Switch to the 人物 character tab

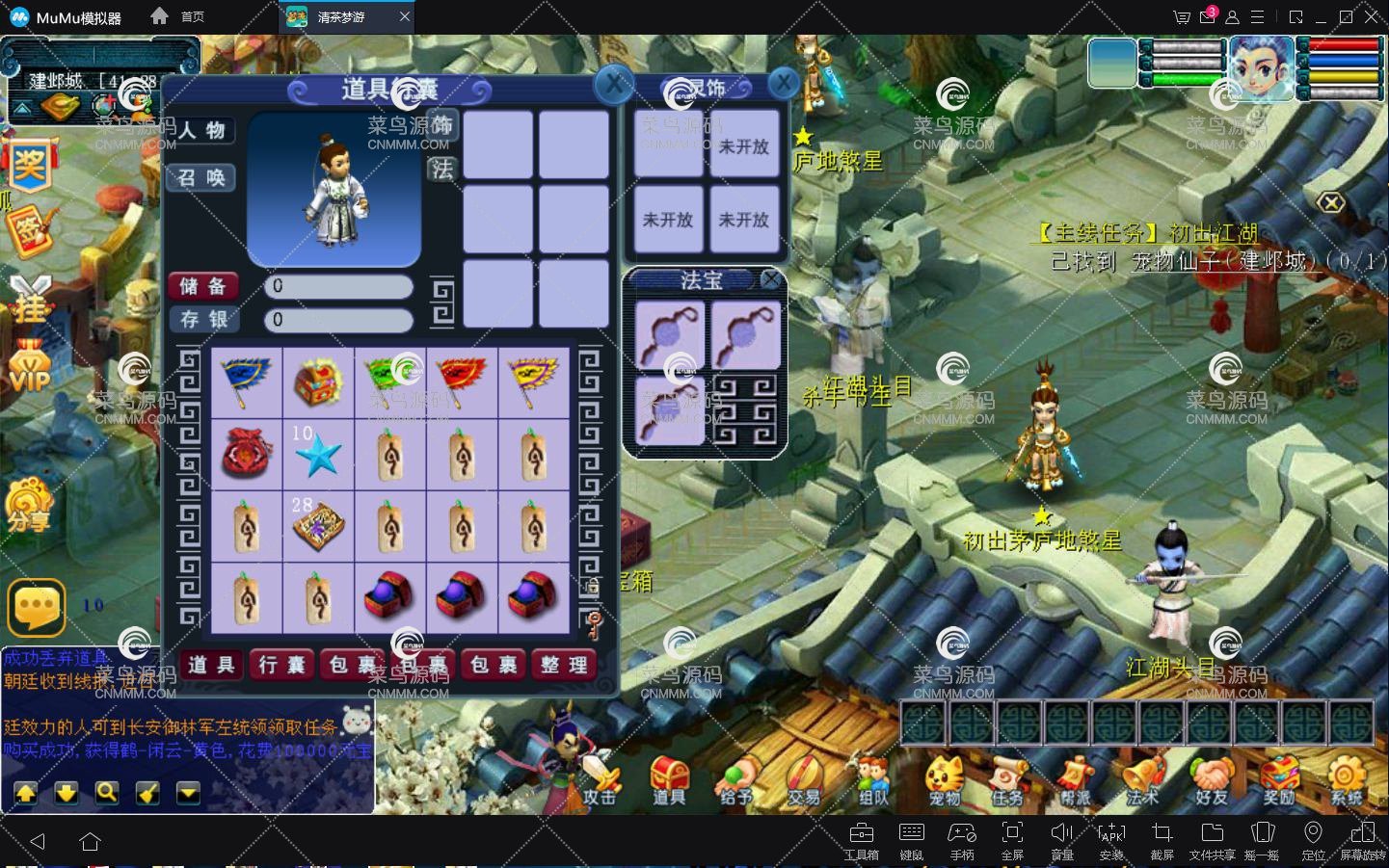[201, 131]
